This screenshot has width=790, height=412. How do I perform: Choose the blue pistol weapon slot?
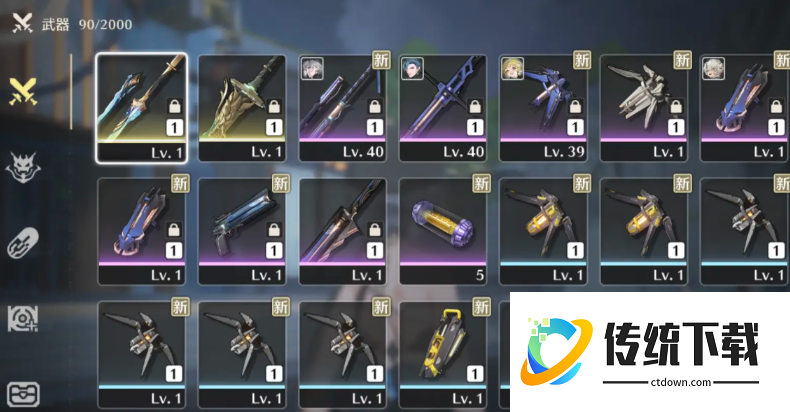pos(242,229)
